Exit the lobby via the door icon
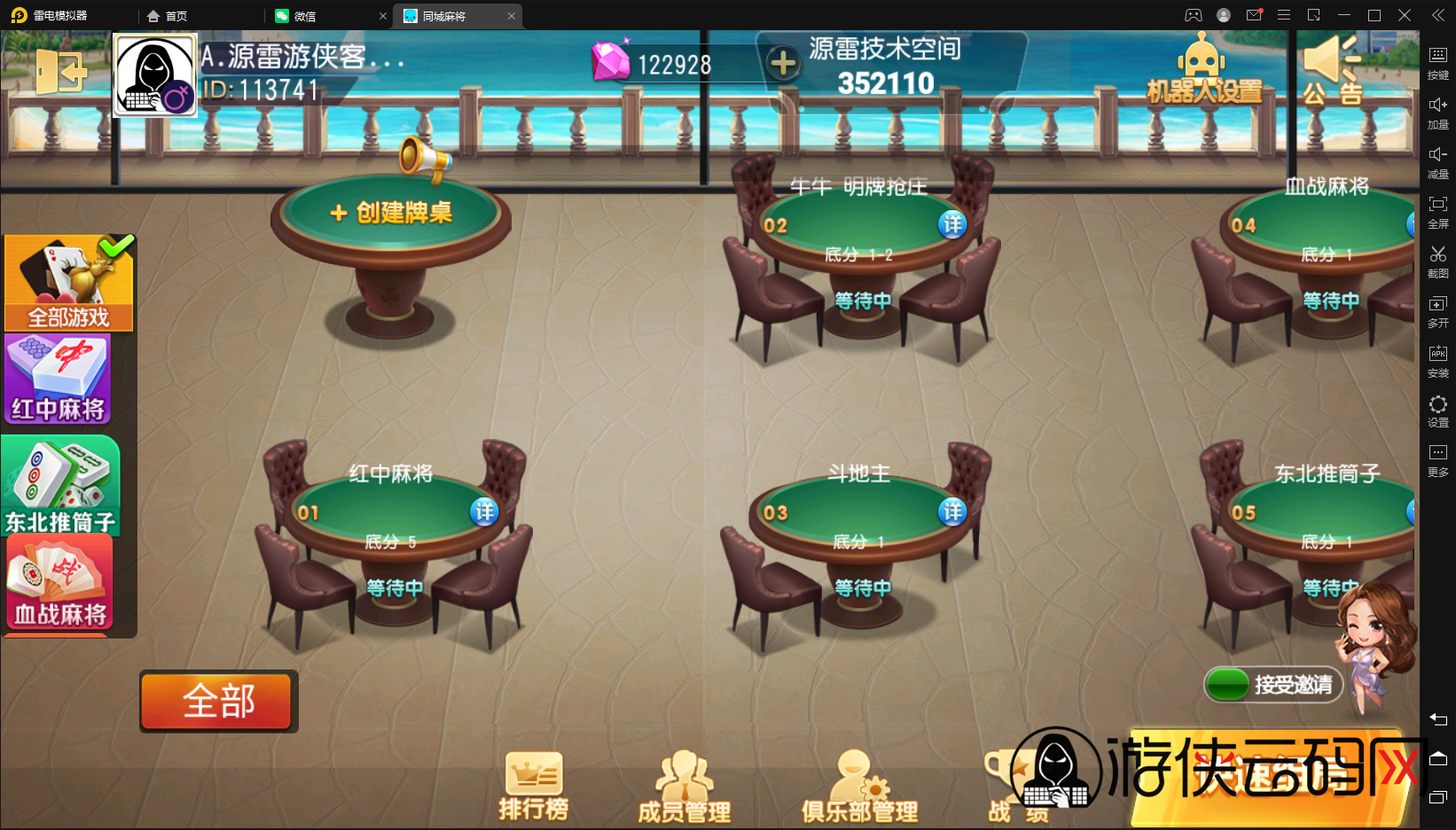 click(60, 71)
